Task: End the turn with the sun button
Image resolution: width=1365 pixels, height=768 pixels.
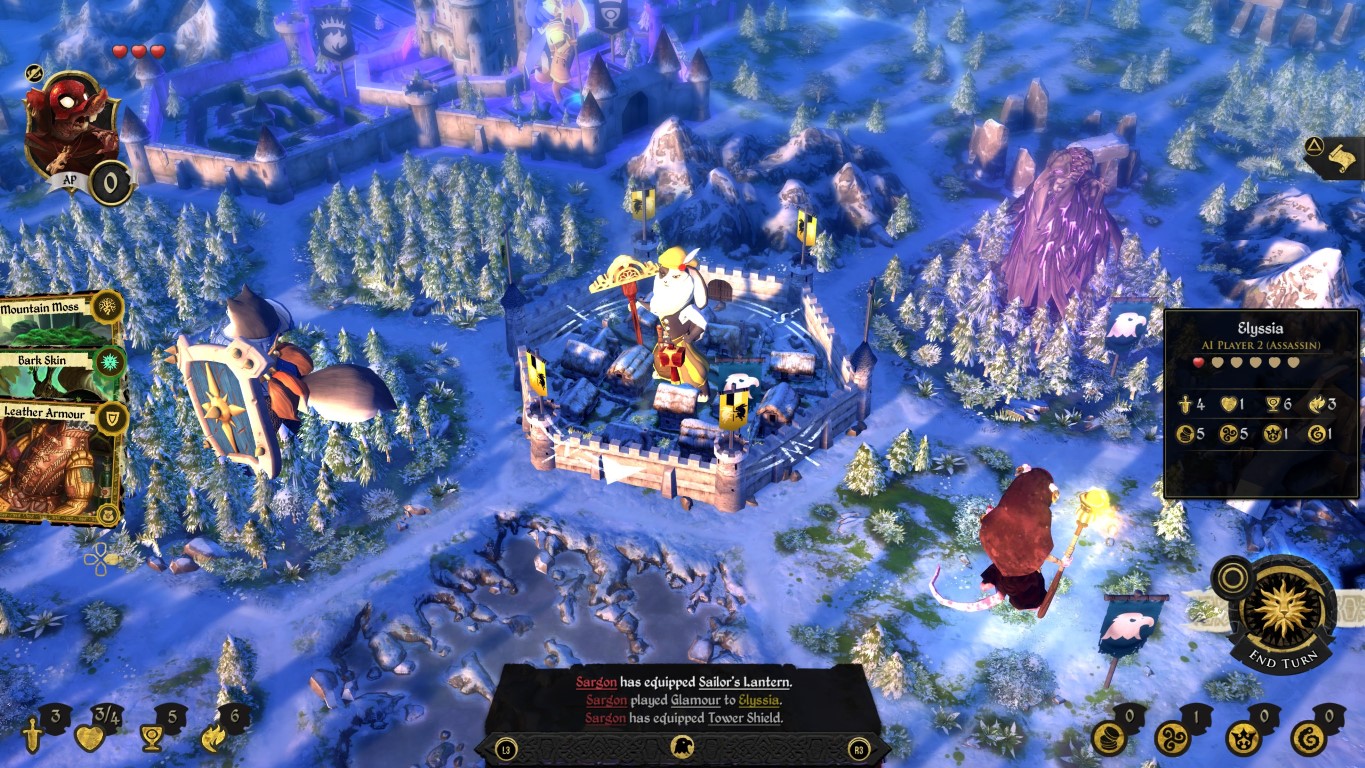Action: [1282, 611]
